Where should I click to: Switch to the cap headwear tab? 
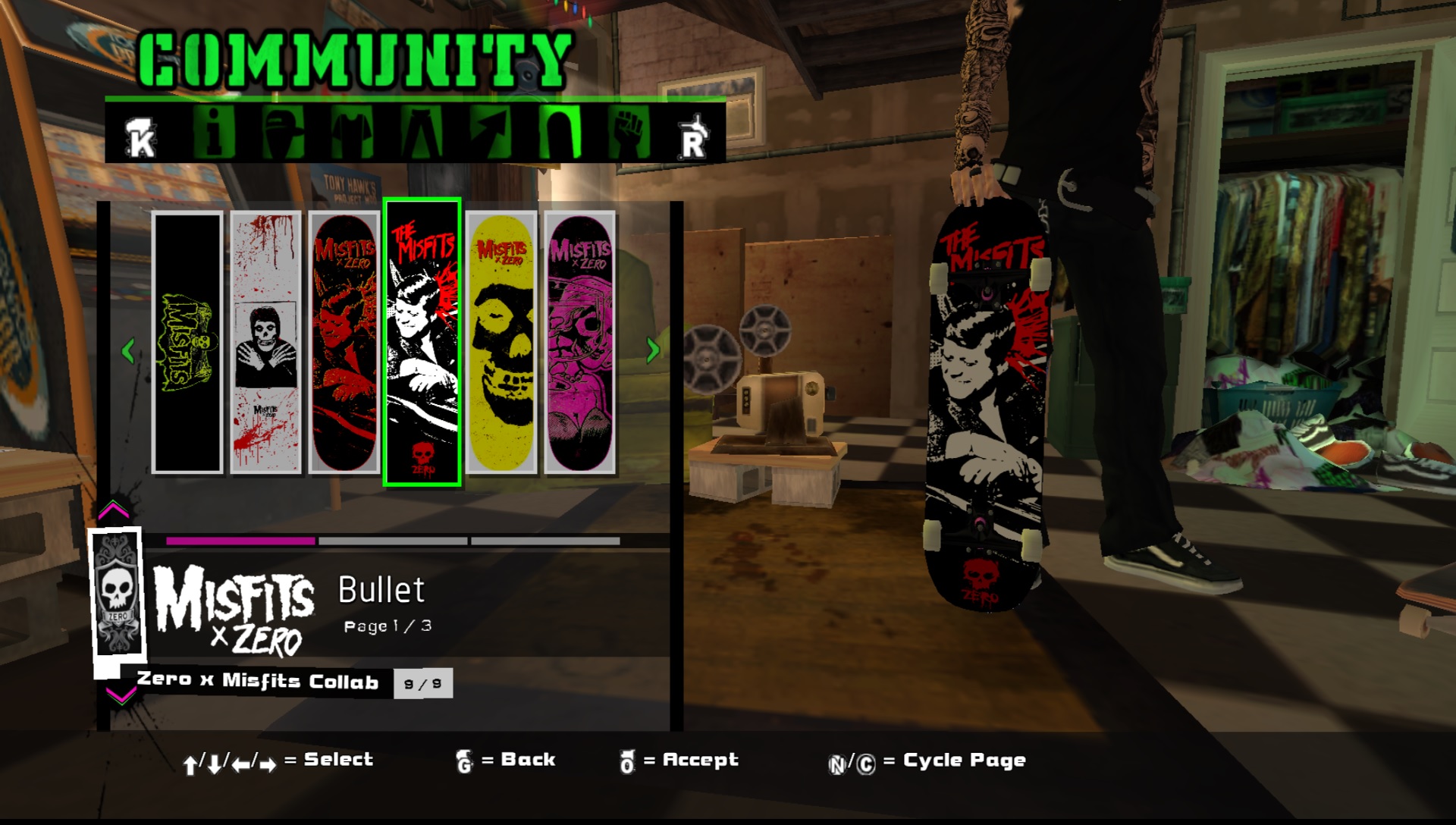283,132
